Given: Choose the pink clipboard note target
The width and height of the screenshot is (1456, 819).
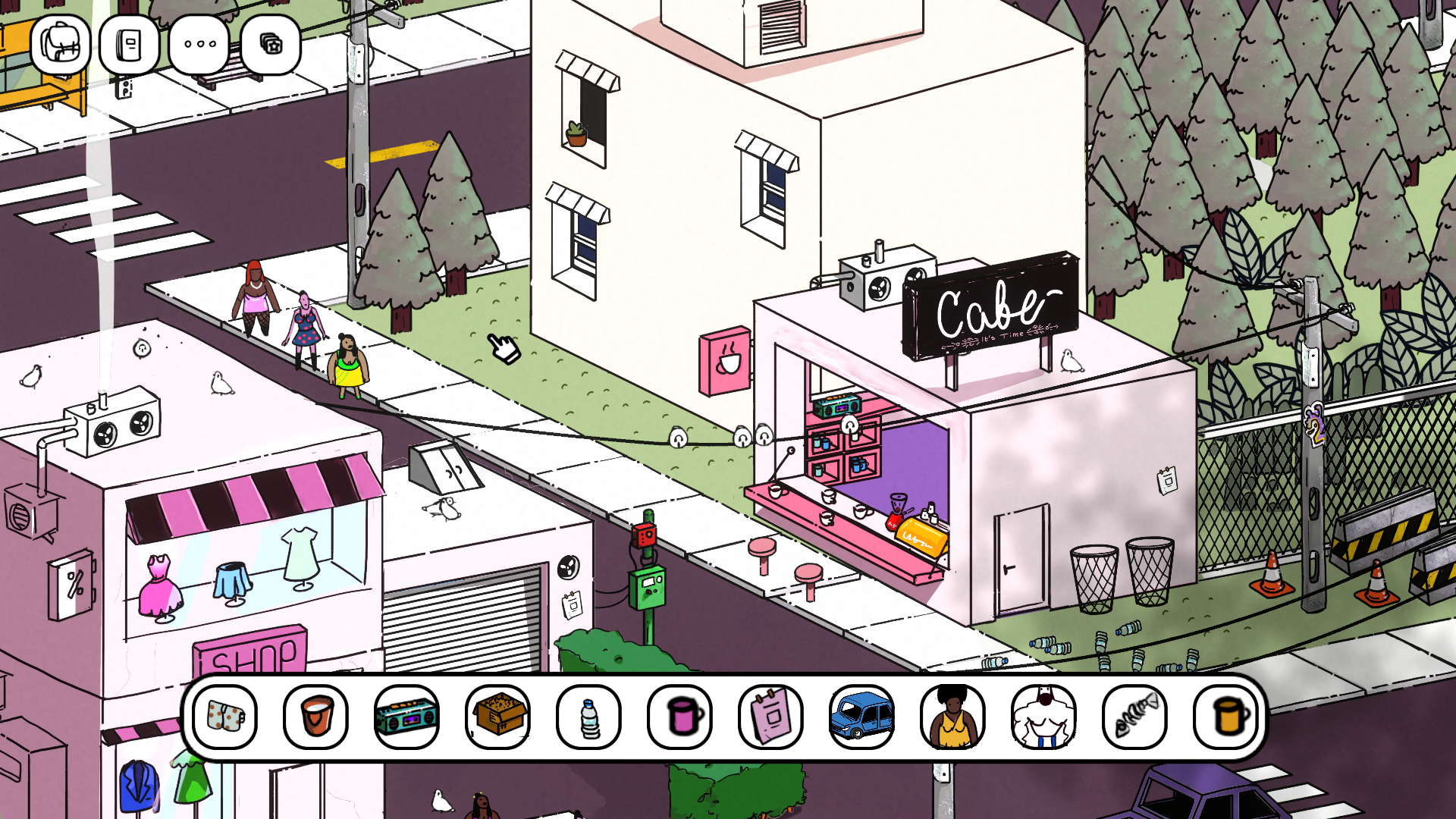Looking at the screenshot, I should [x=771, y=717].
